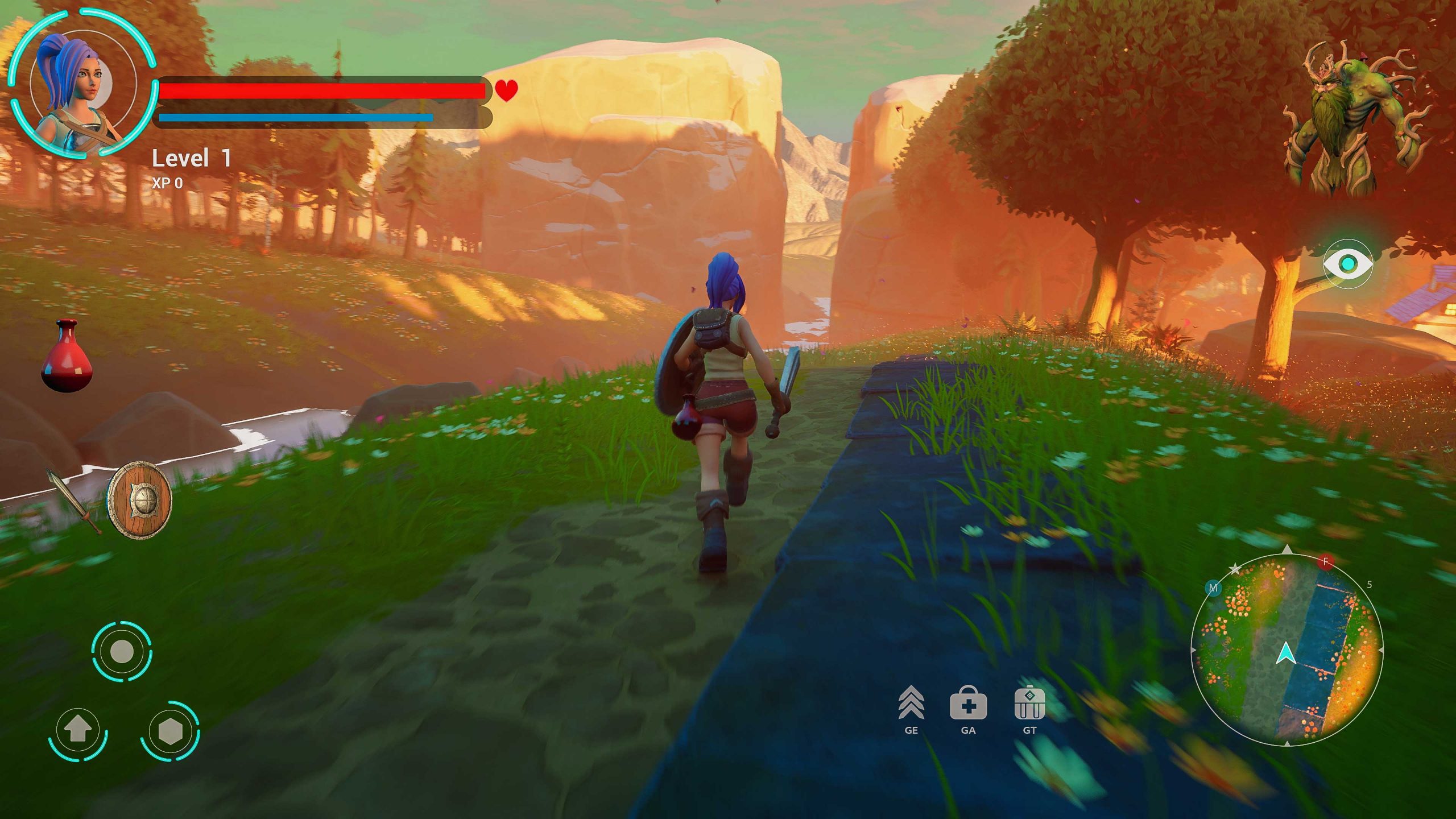Viewport: 1456px width, 819px height.
Task: Toggle the eye view icon
Action: coord(1347,263)
